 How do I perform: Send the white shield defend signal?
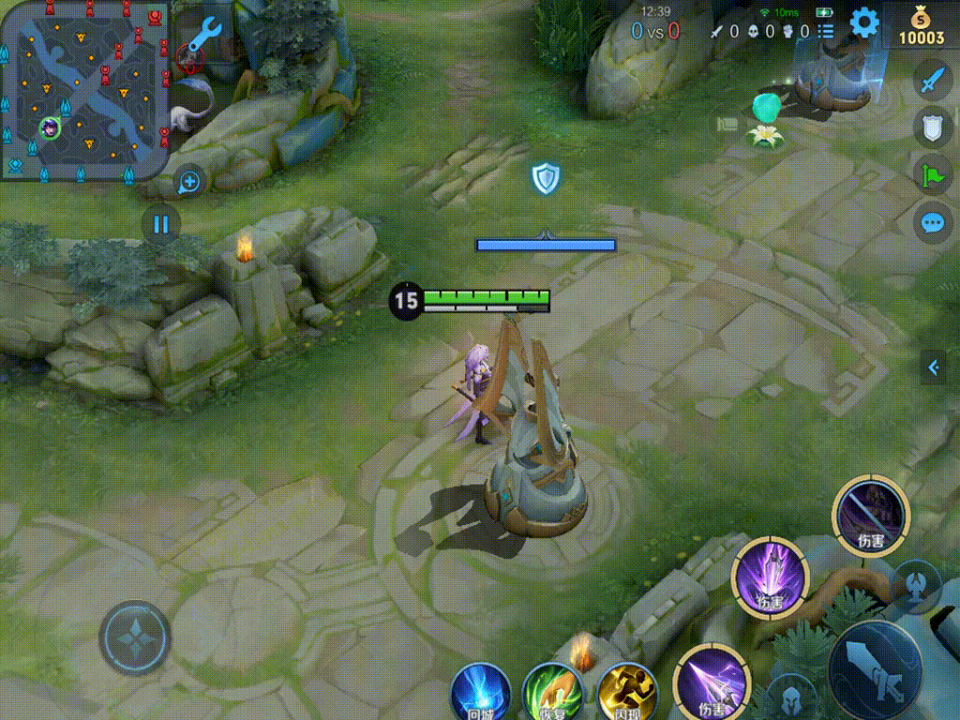pyautogui.click(x=932, y=126)
